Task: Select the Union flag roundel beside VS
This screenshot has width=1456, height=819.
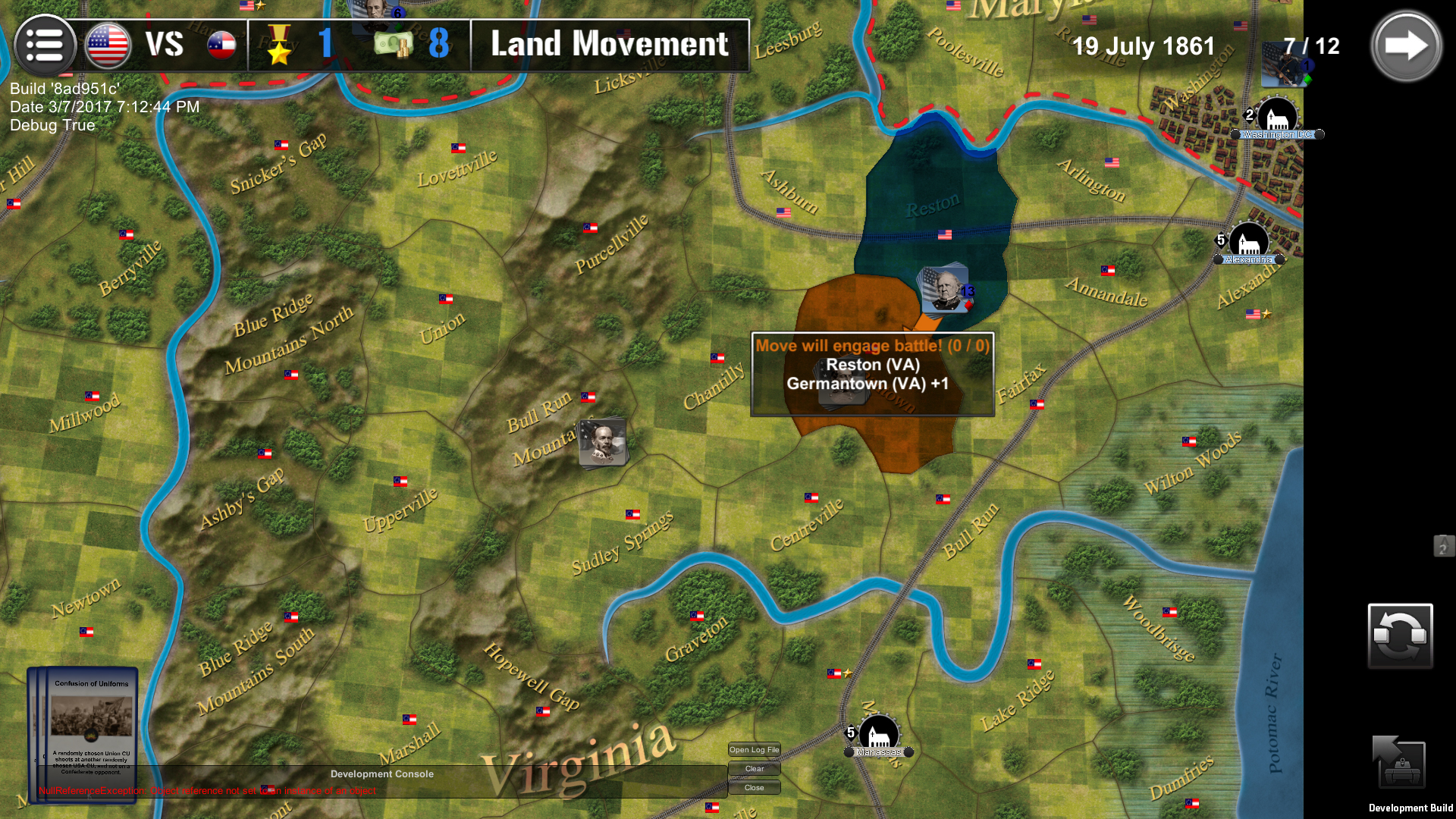Action: 106,44
